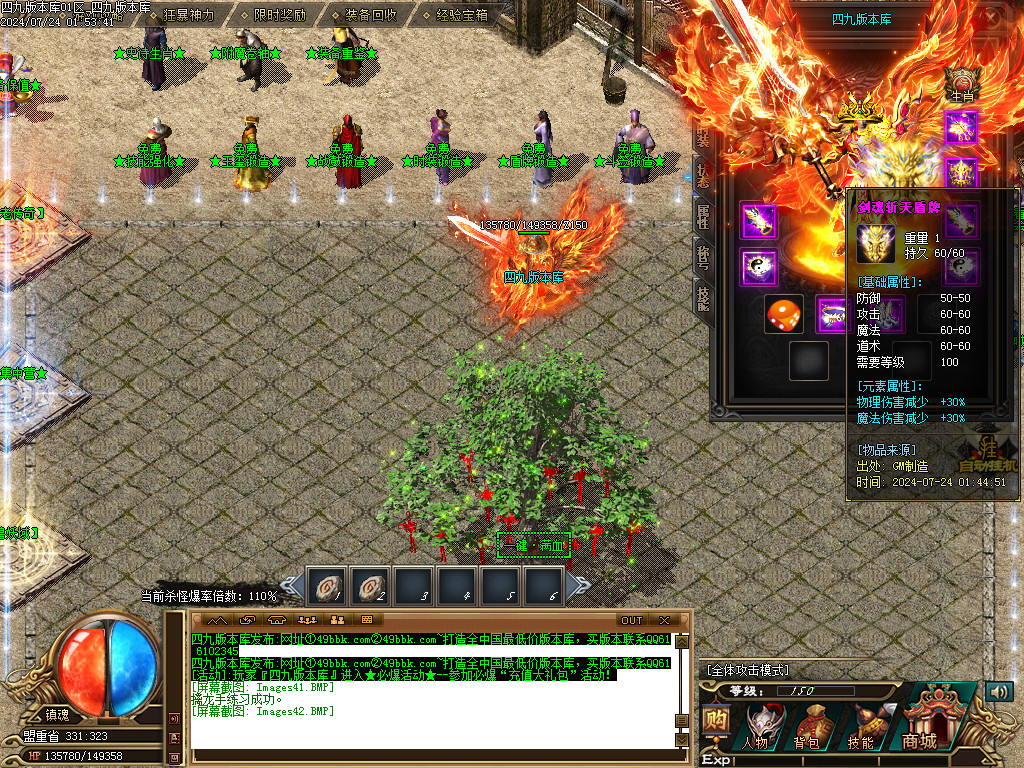The height and width of the screenshot is (768, 1024).
Task: Open the 限时奖励 timed rewards menu
Action: (280, 15)
